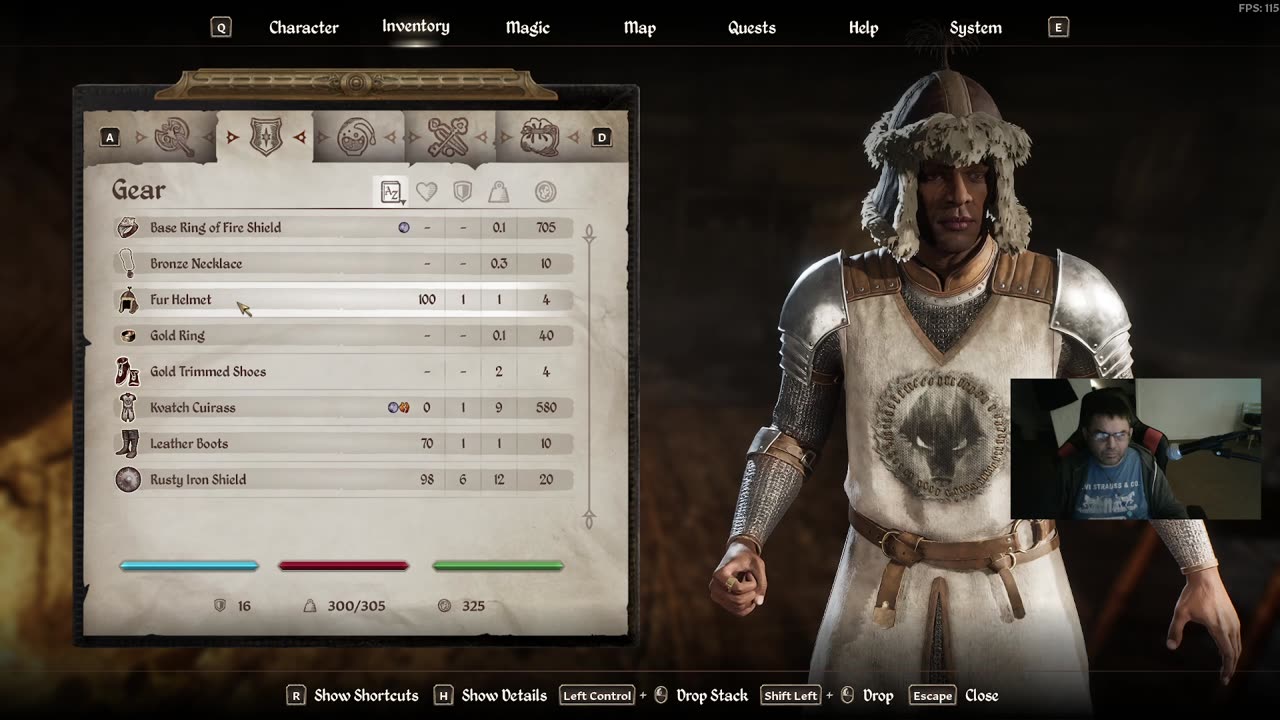
Task: Open the Character menu
Action: click(x=303, y=28)
